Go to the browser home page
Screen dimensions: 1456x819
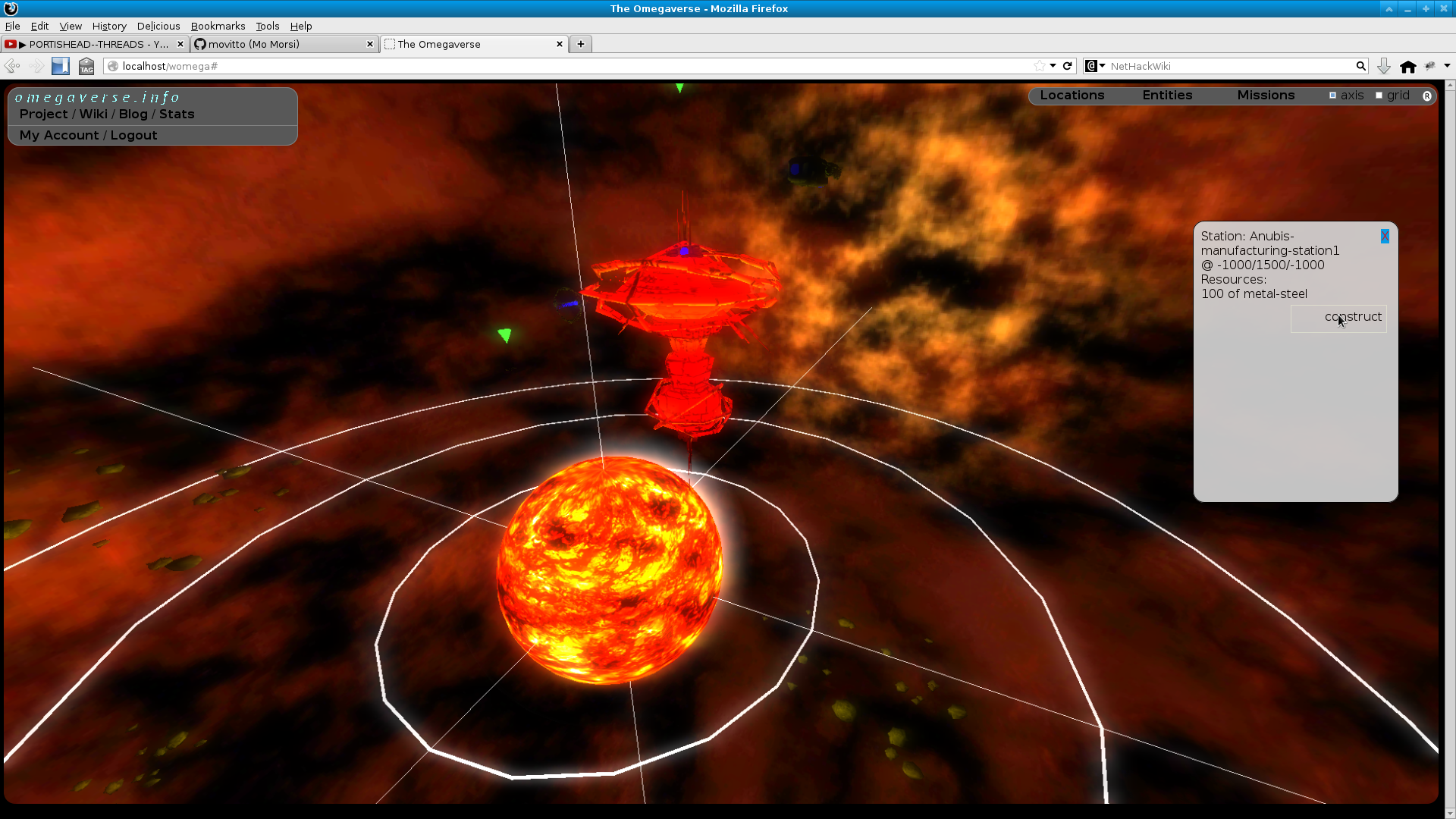1408,66
